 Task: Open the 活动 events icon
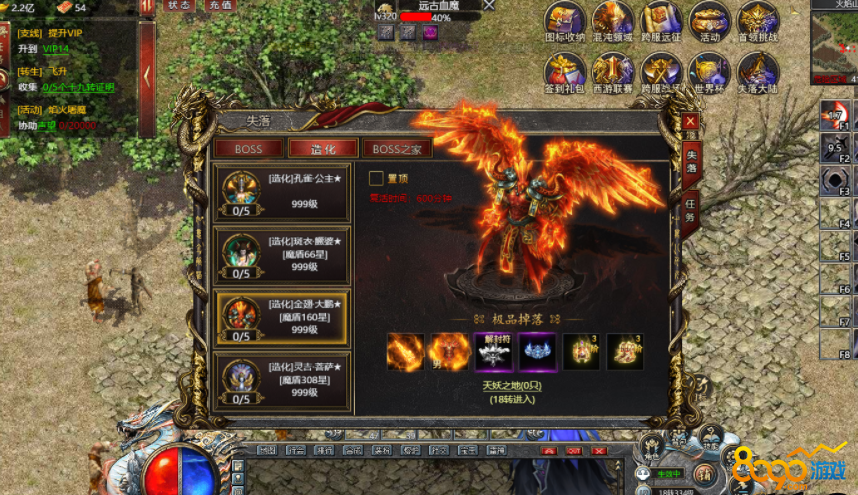[x=710, y=20]
